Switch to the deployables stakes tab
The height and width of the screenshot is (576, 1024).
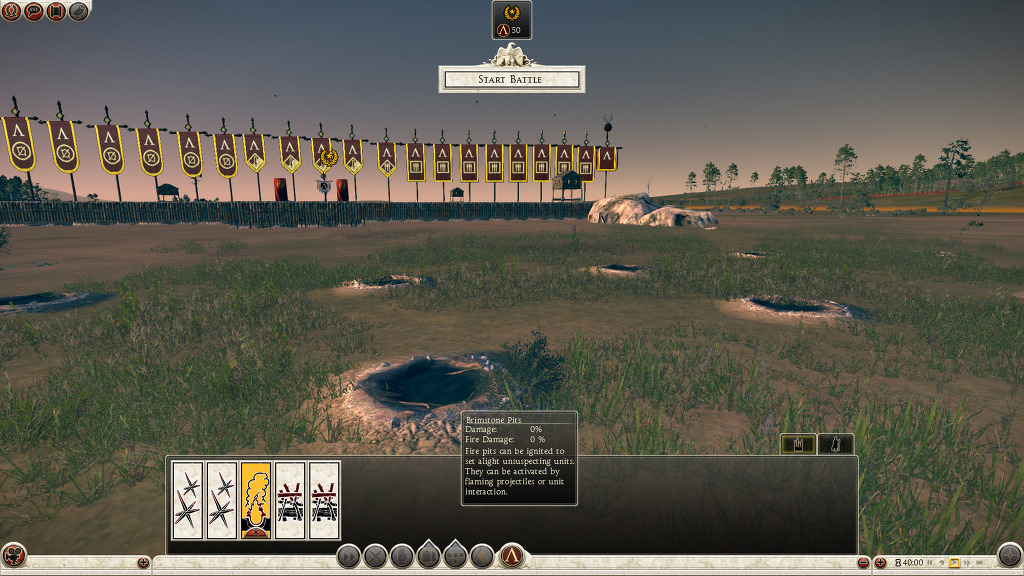tap(798, 444)
